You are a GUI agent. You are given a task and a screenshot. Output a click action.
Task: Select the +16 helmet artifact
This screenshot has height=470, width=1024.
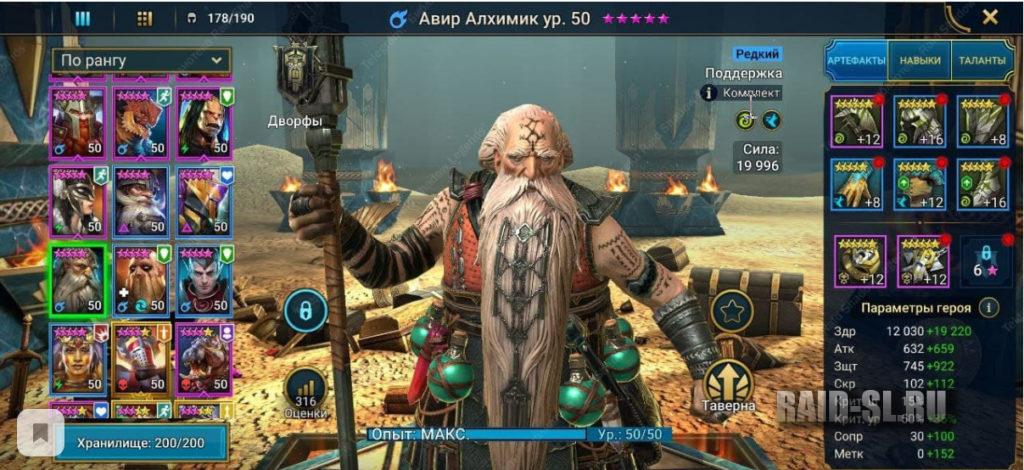click(920, 122)
